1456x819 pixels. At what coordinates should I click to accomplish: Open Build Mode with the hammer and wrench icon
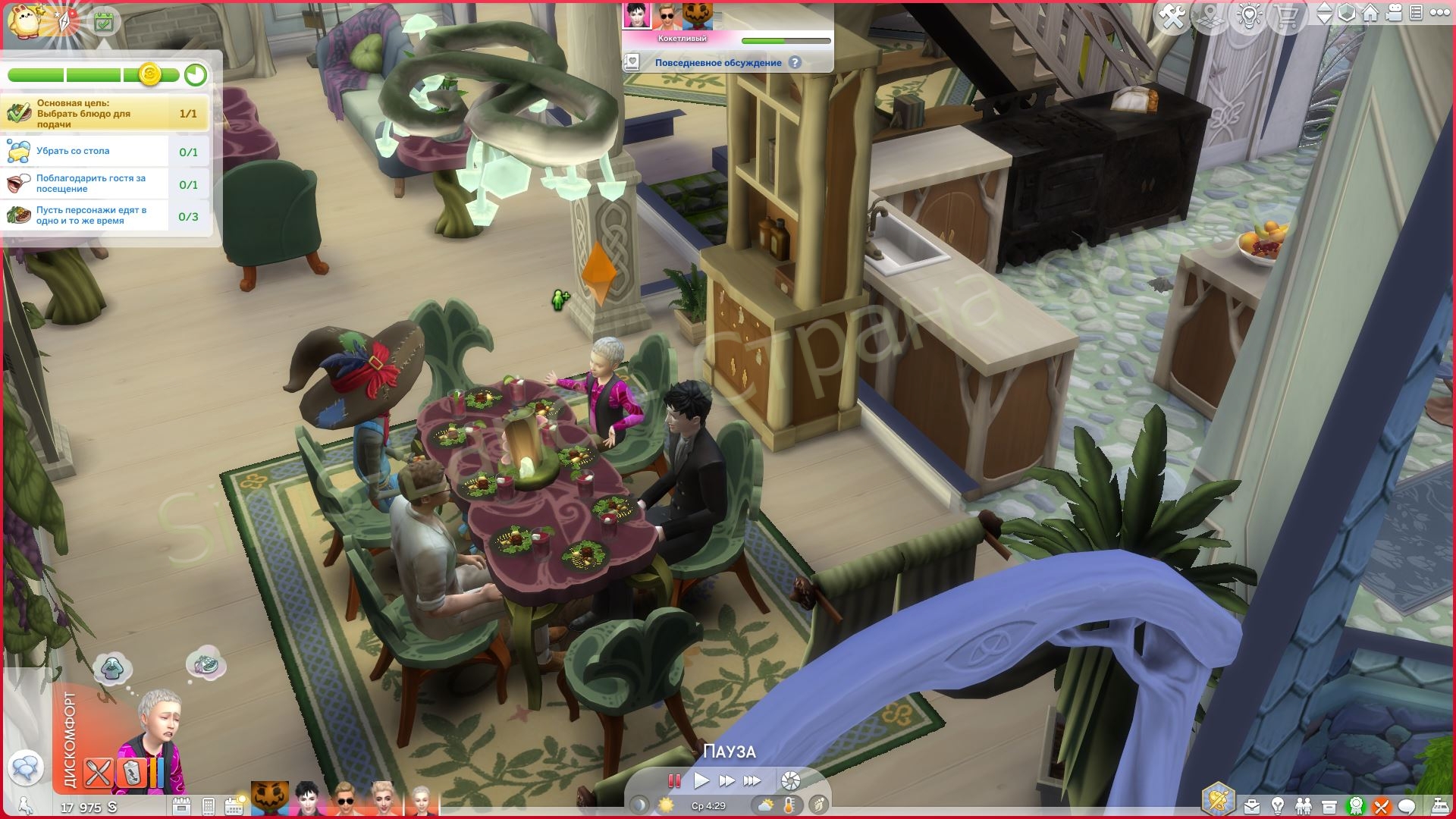1173,13
